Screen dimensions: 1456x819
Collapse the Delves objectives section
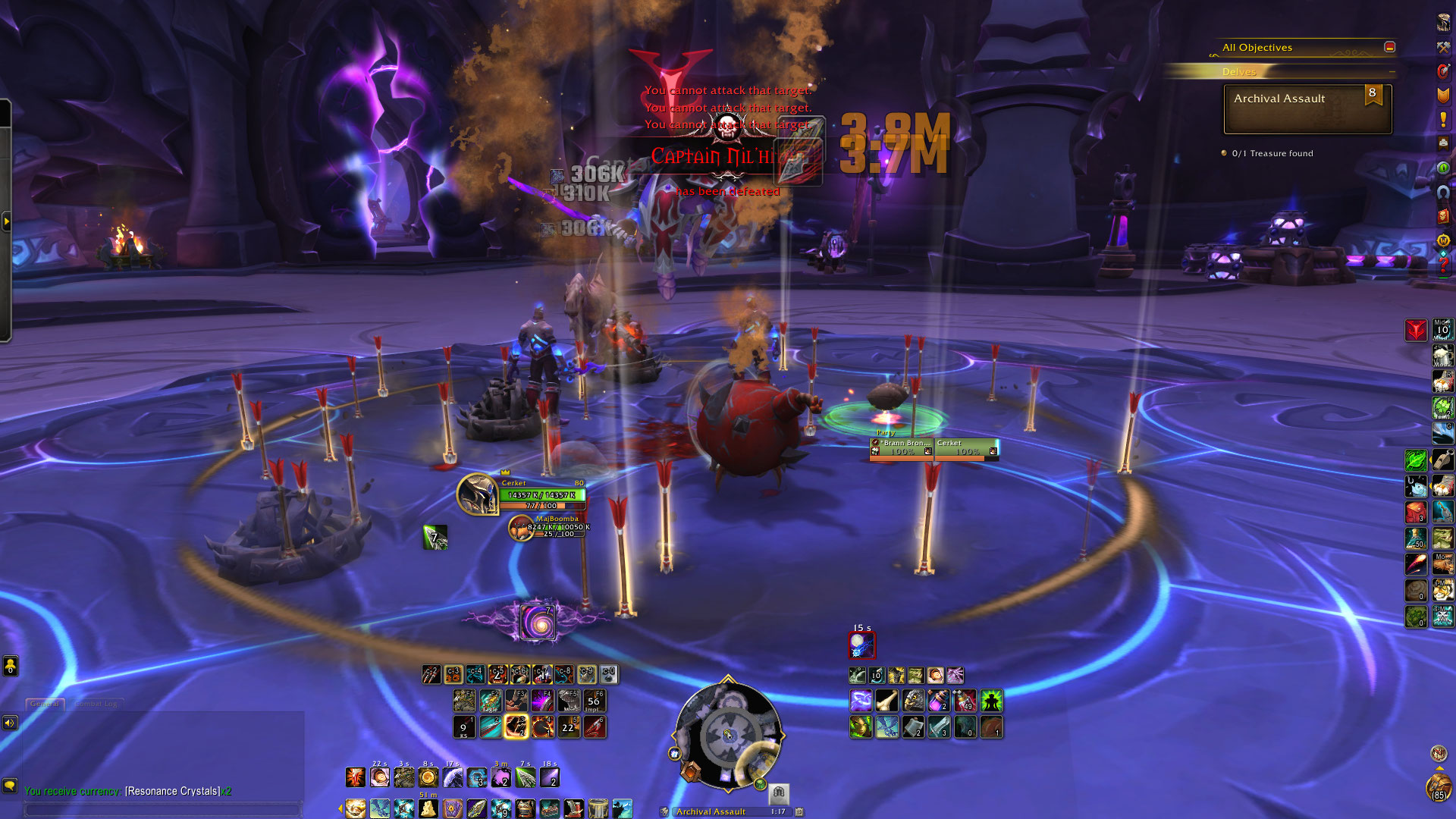1392,71
